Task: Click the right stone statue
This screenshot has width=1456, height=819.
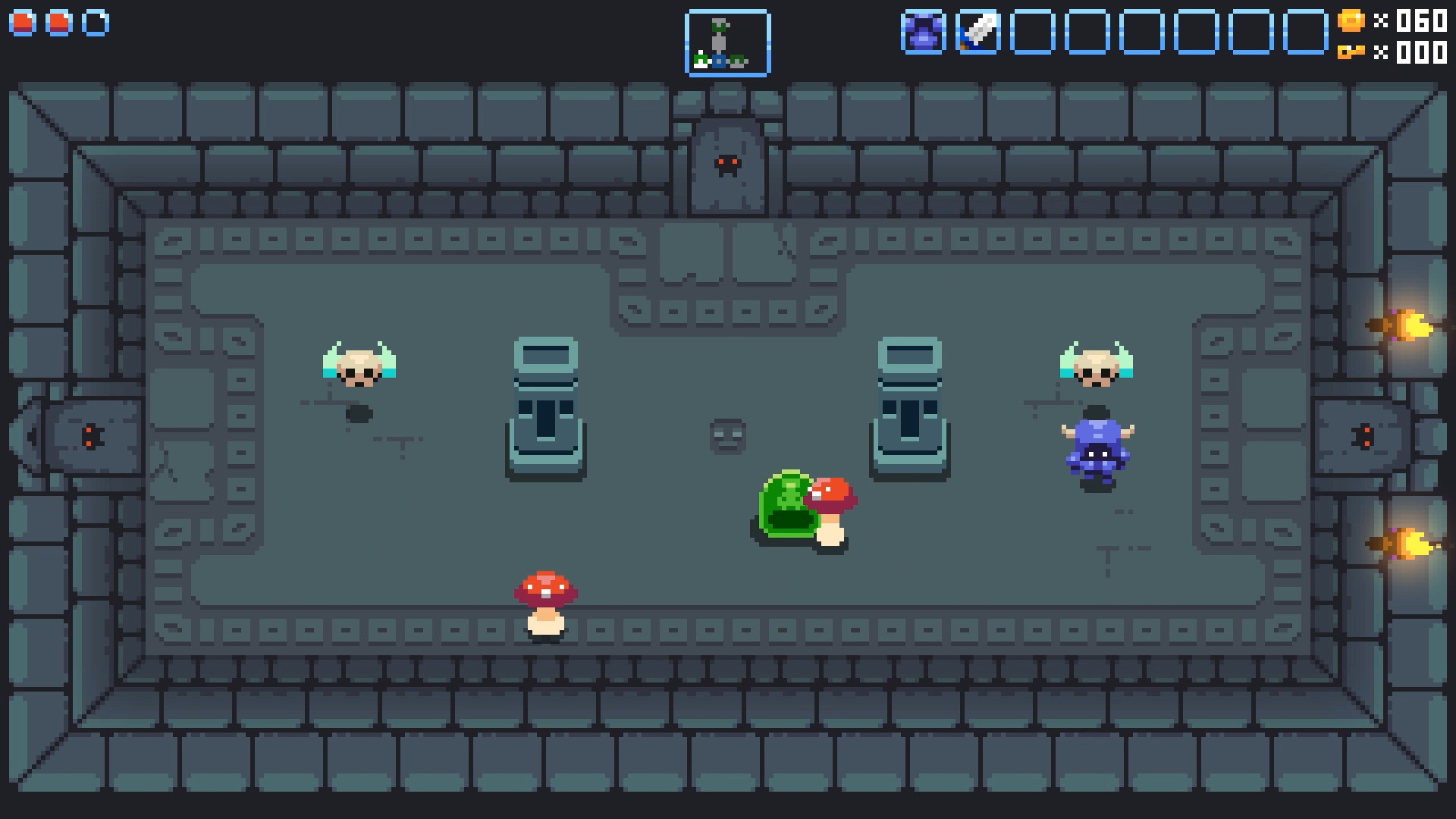Action: click(x=908, y=409)
